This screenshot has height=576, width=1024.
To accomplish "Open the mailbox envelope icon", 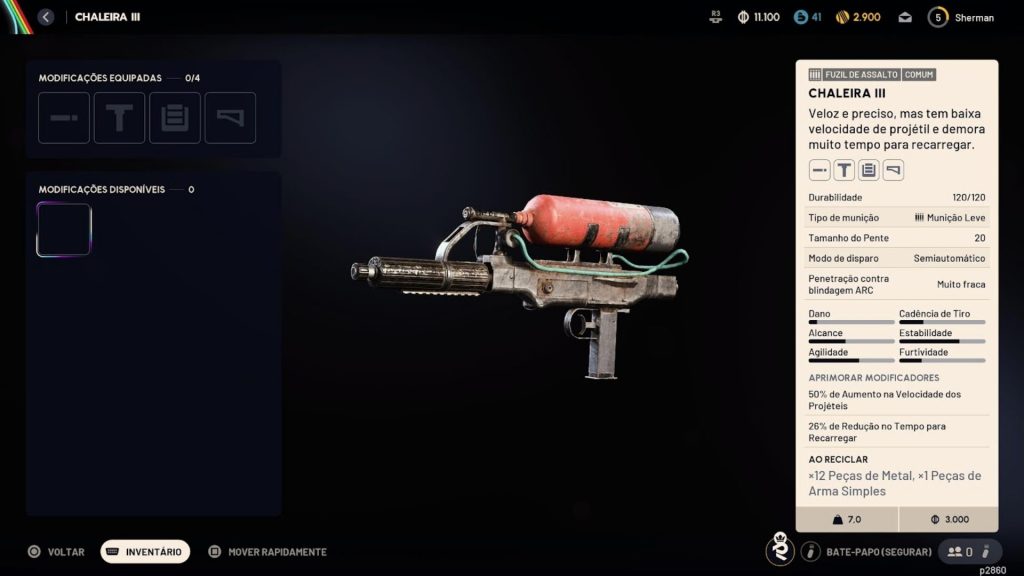I will click(x=905, y=17).
